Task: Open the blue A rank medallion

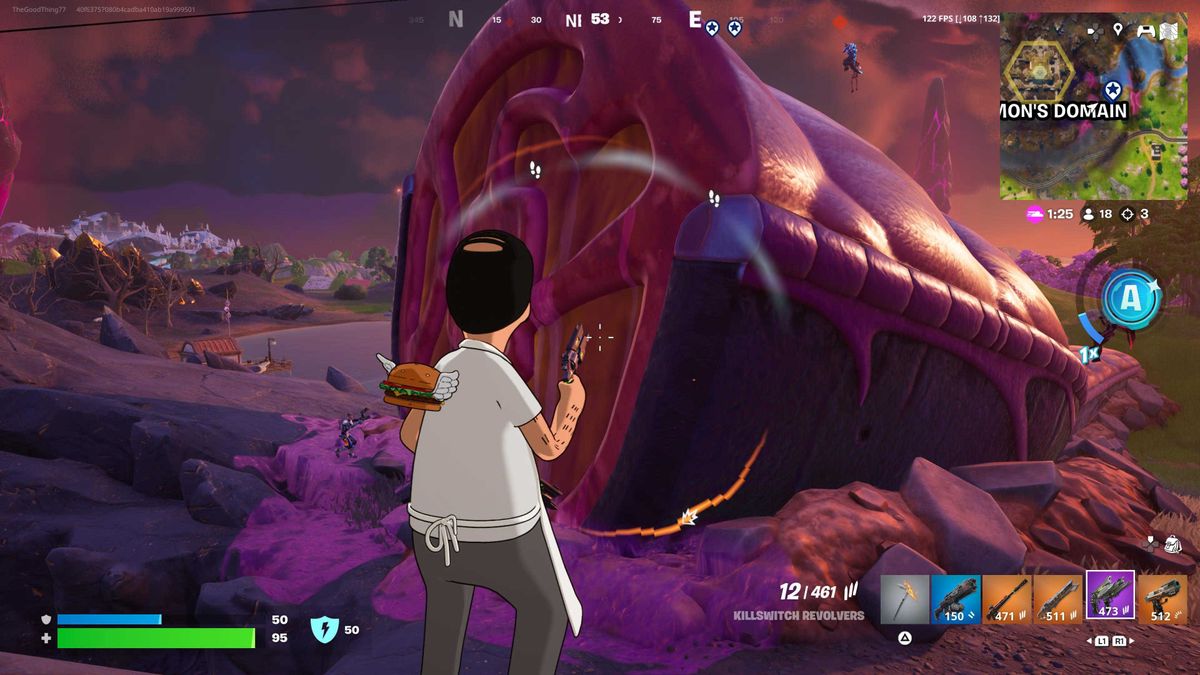Action: (1131, 297)
